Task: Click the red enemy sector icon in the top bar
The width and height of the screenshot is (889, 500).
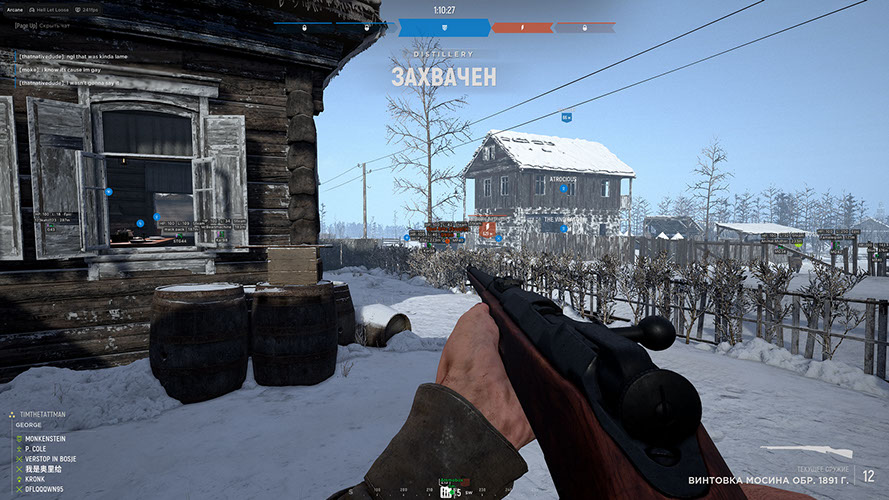Action: point(522,27)
